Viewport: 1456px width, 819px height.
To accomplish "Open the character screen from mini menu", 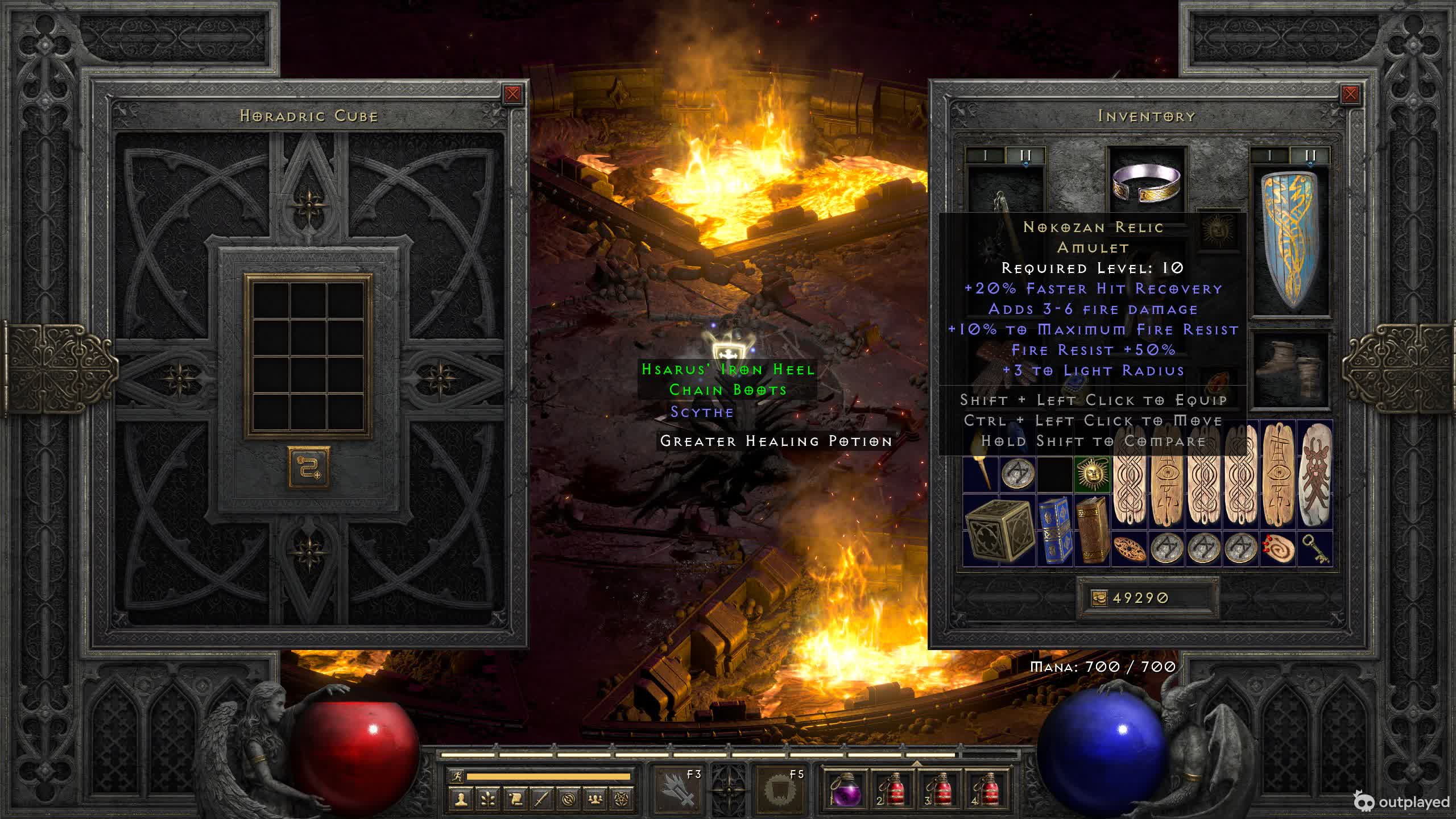I will tap(461, 799).
